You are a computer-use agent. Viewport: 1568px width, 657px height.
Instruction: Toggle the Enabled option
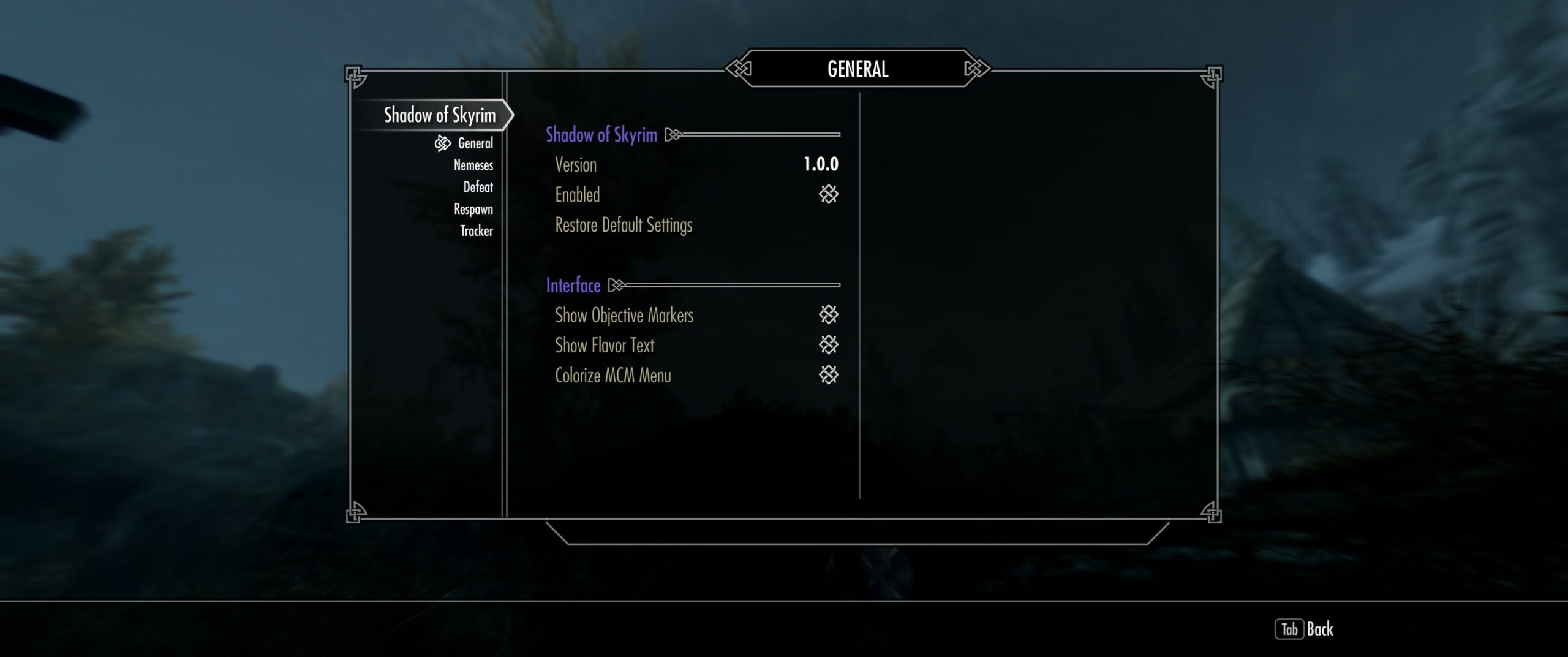point(828,195)
